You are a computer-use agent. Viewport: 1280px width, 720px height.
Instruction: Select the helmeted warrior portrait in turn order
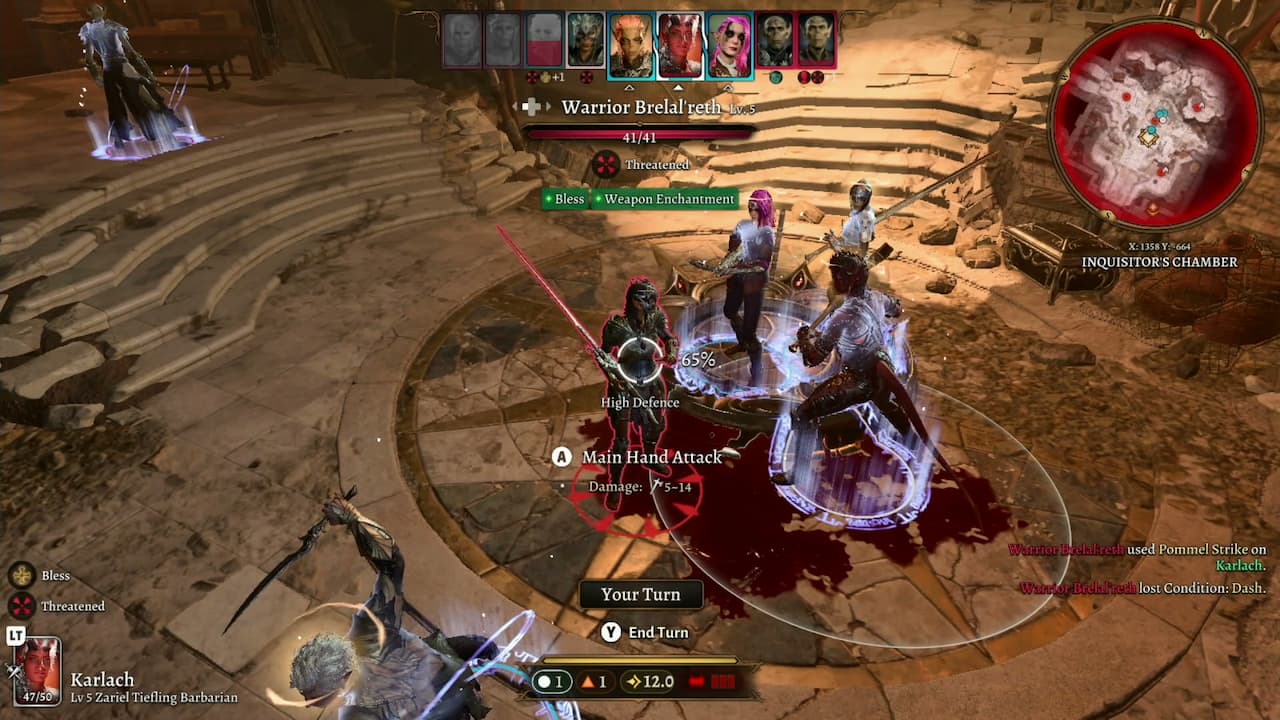[x=586, y=41]
